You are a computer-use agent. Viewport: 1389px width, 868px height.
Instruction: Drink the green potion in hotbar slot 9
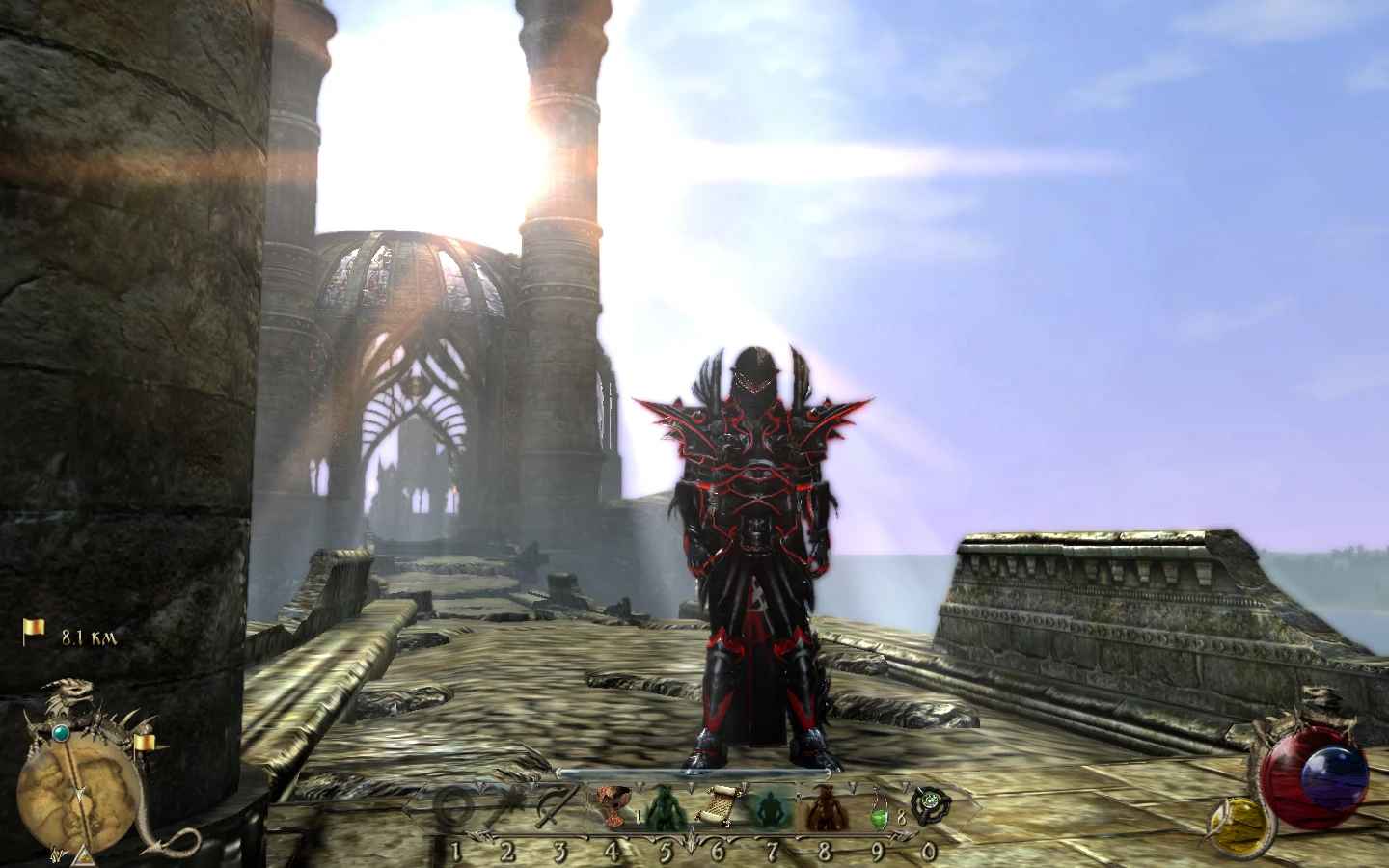pyautogui.click(x=879, y=810)
